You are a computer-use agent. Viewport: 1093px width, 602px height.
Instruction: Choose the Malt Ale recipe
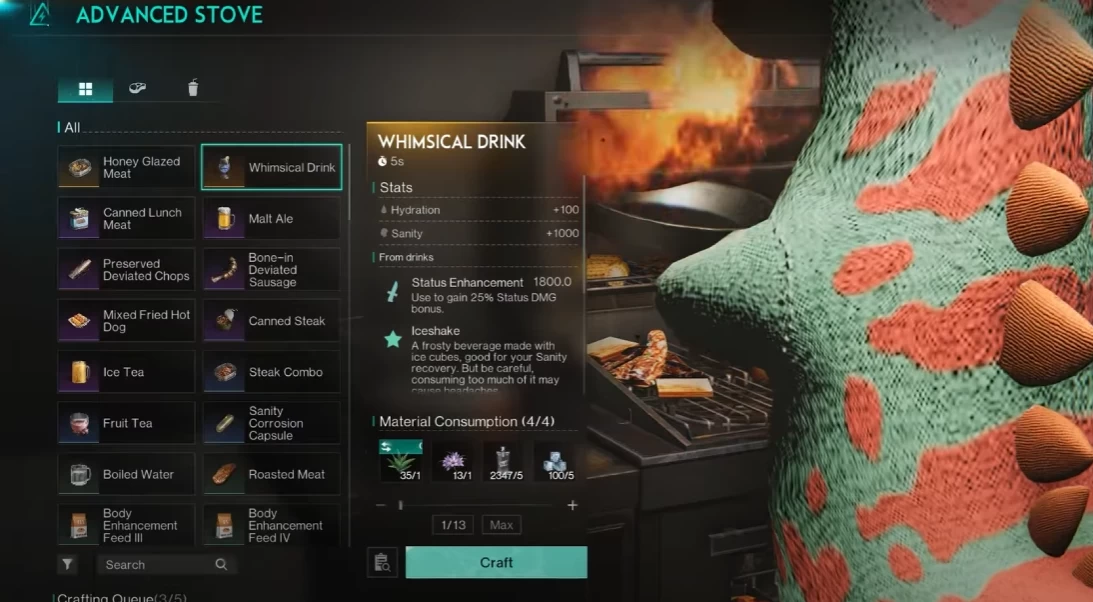click(x=271, y=219)
